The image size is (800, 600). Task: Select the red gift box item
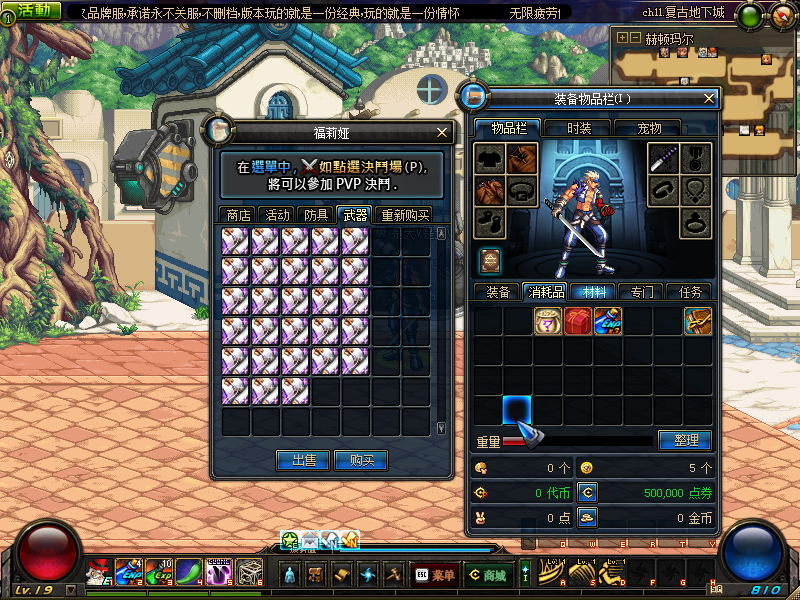point(577,321)
